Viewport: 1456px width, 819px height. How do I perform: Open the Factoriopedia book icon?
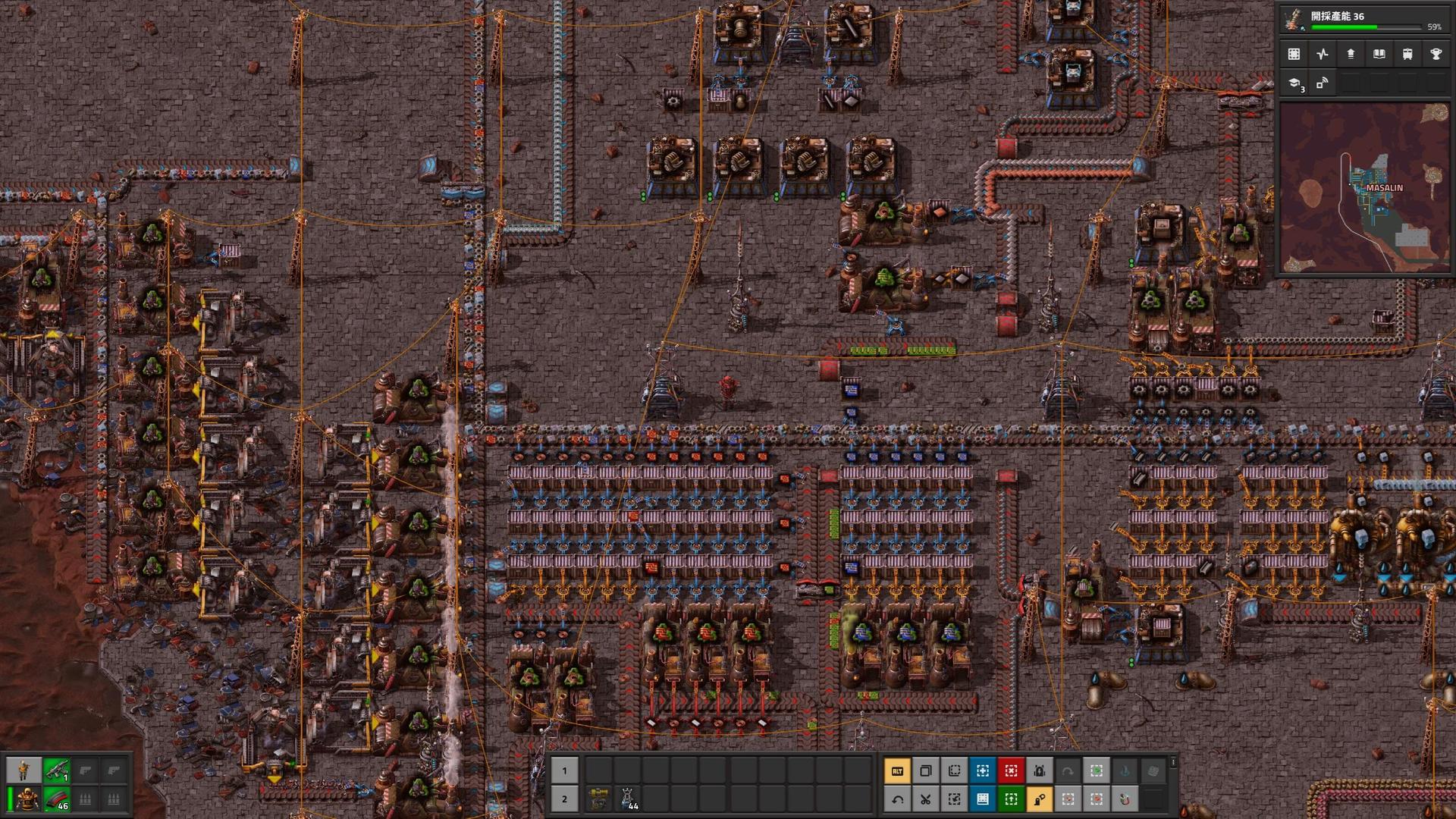click(1379, 54)
